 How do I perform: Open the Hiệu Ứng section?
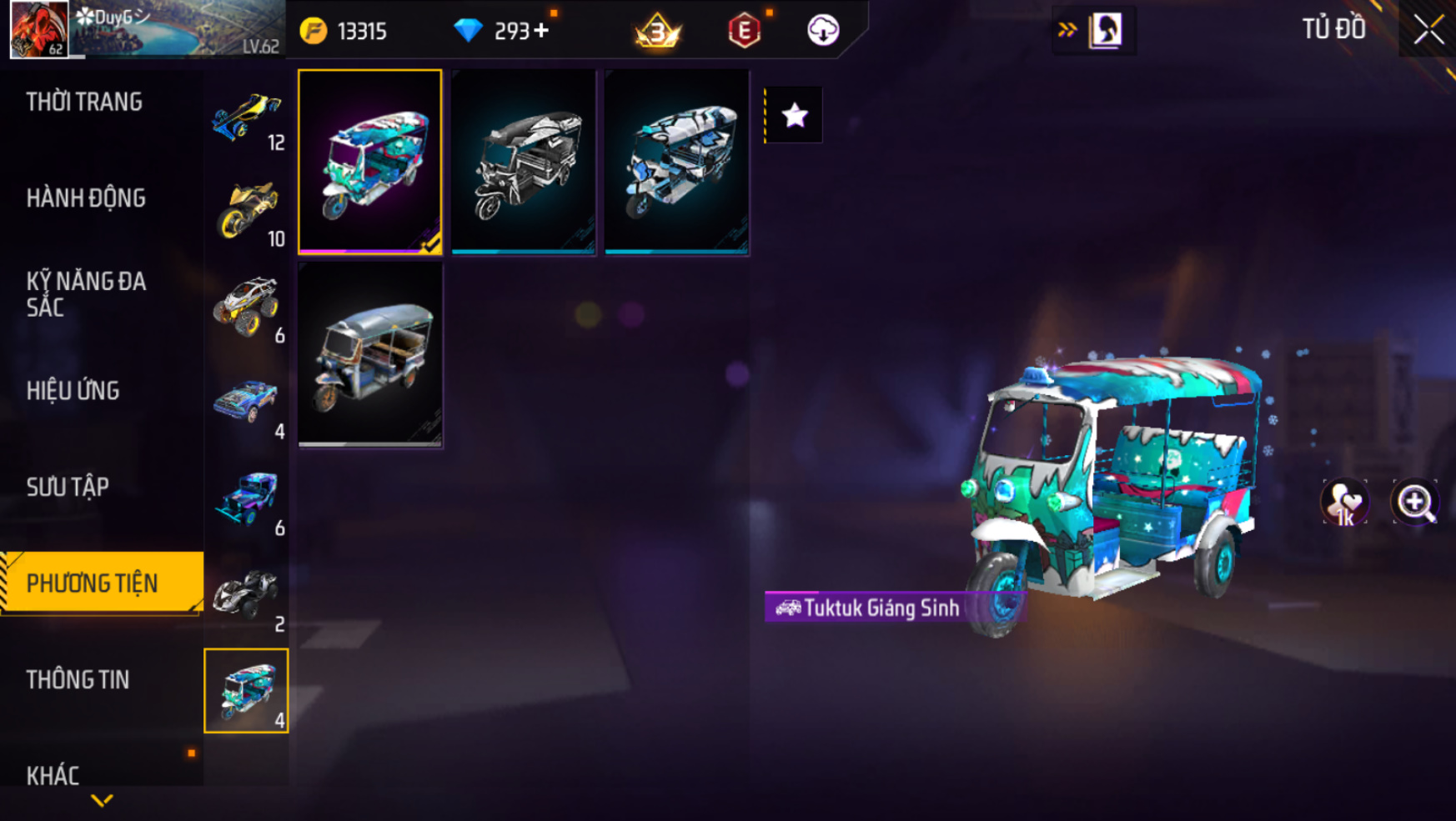point(73,391)
